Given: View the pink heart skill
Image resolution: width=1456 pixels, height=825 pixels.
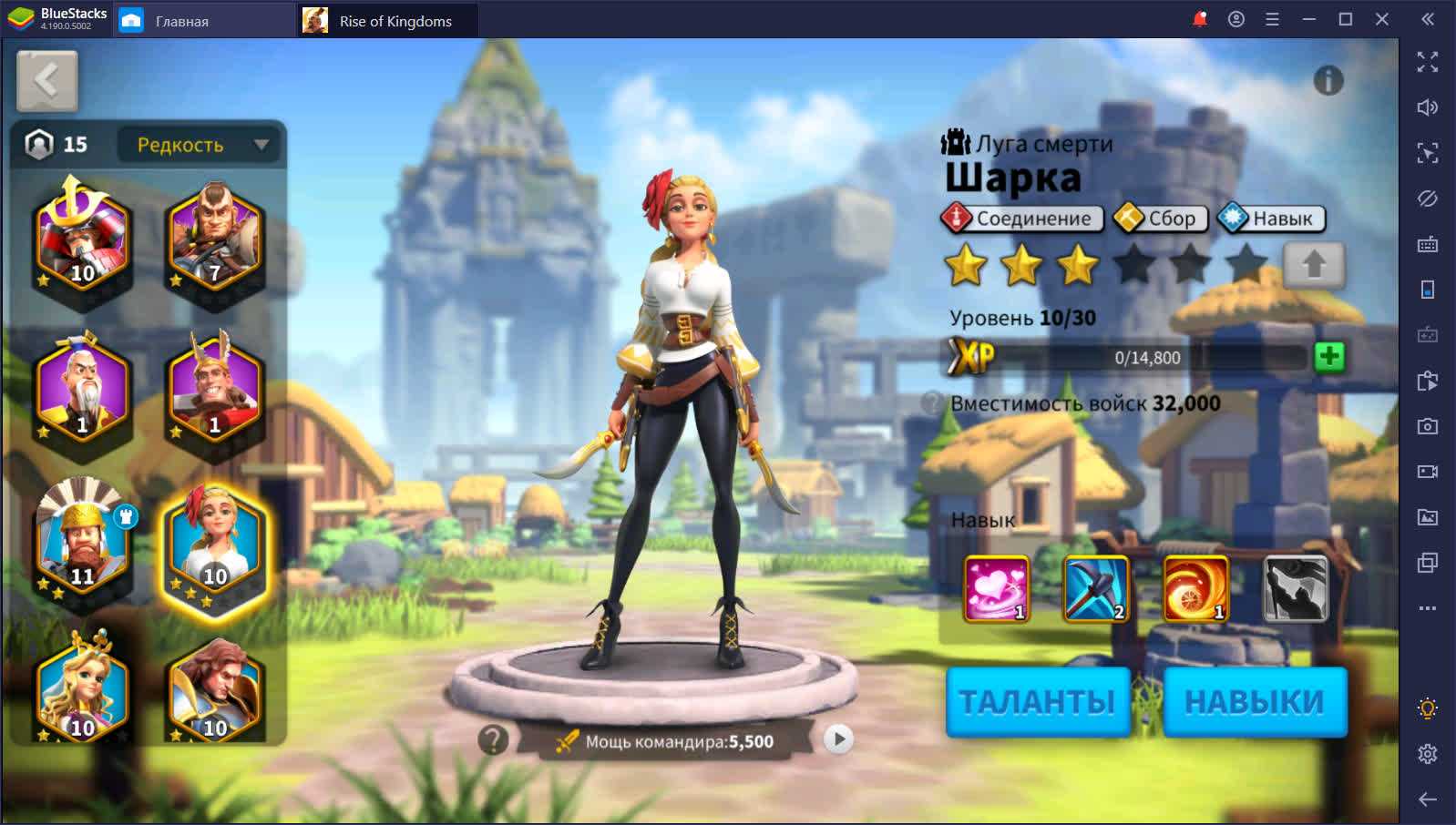Looking at the screenshot, I should [x=996, y=589].
